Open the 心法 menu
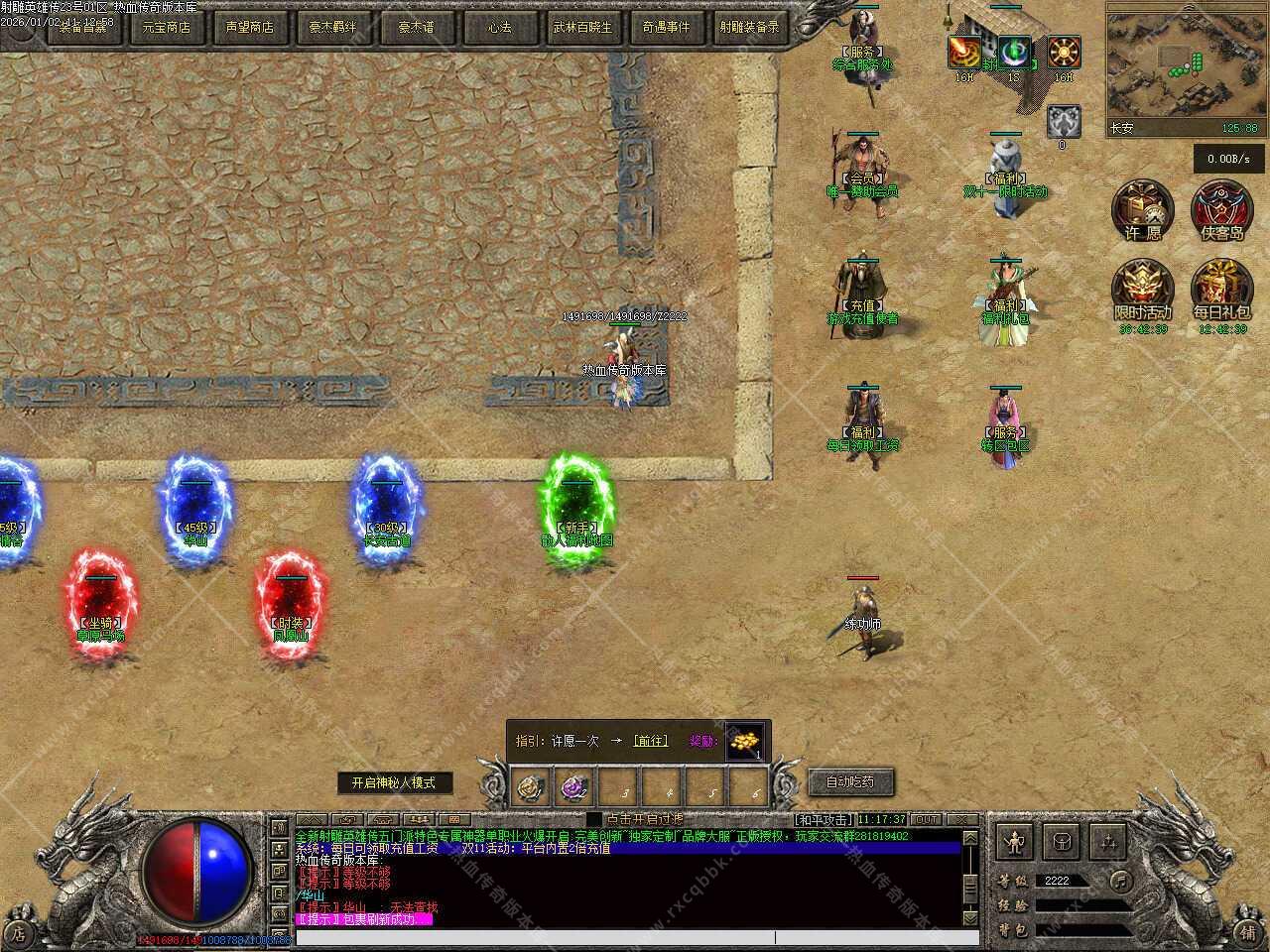The image size is (1270, 952). 499,28
